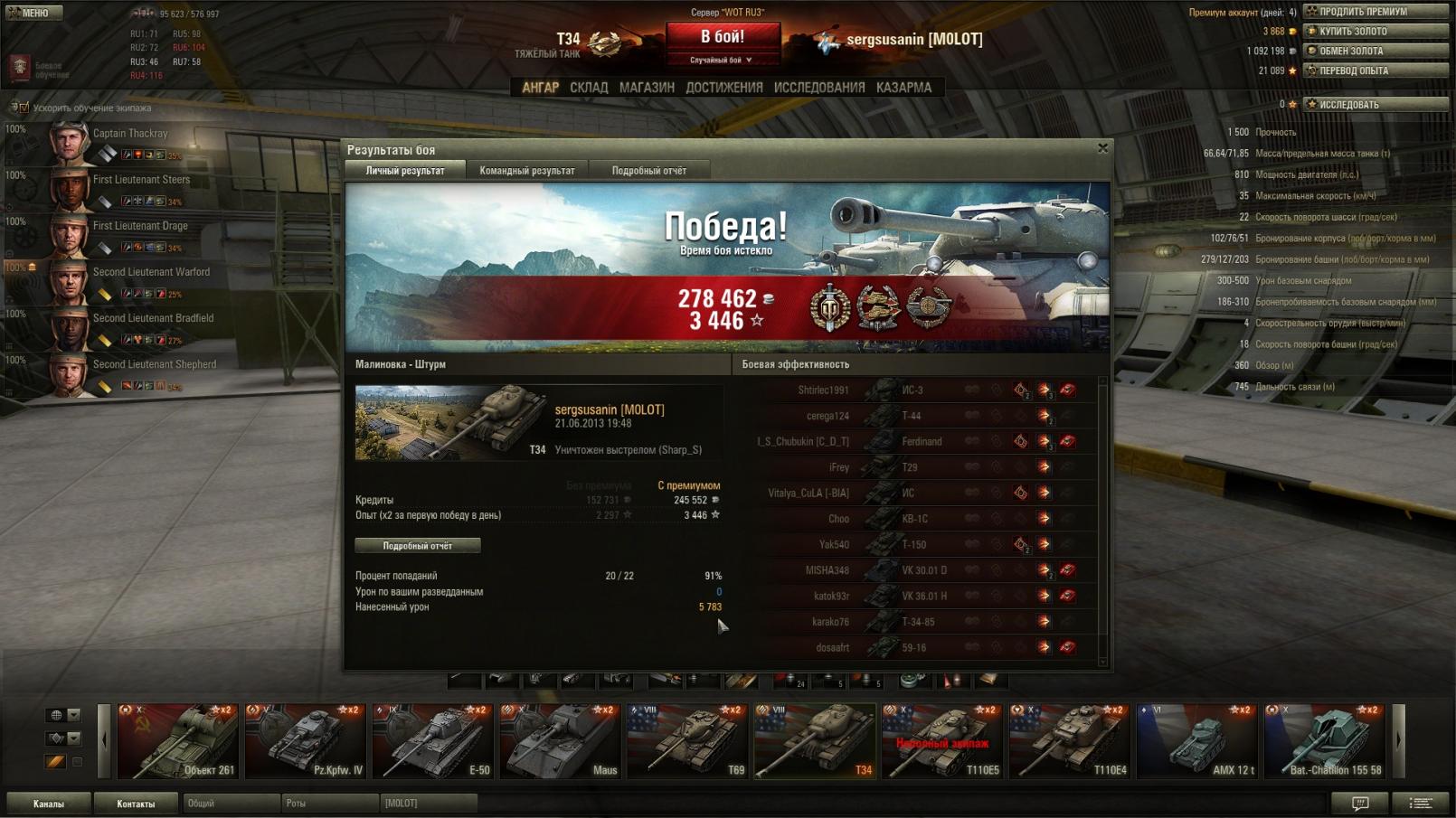The height and width of the screenshot is (818, 1456).
Task: Extend premium with ПРОДЛИТЬ ПРЕМИУМ
Action: pos(1375,12)
